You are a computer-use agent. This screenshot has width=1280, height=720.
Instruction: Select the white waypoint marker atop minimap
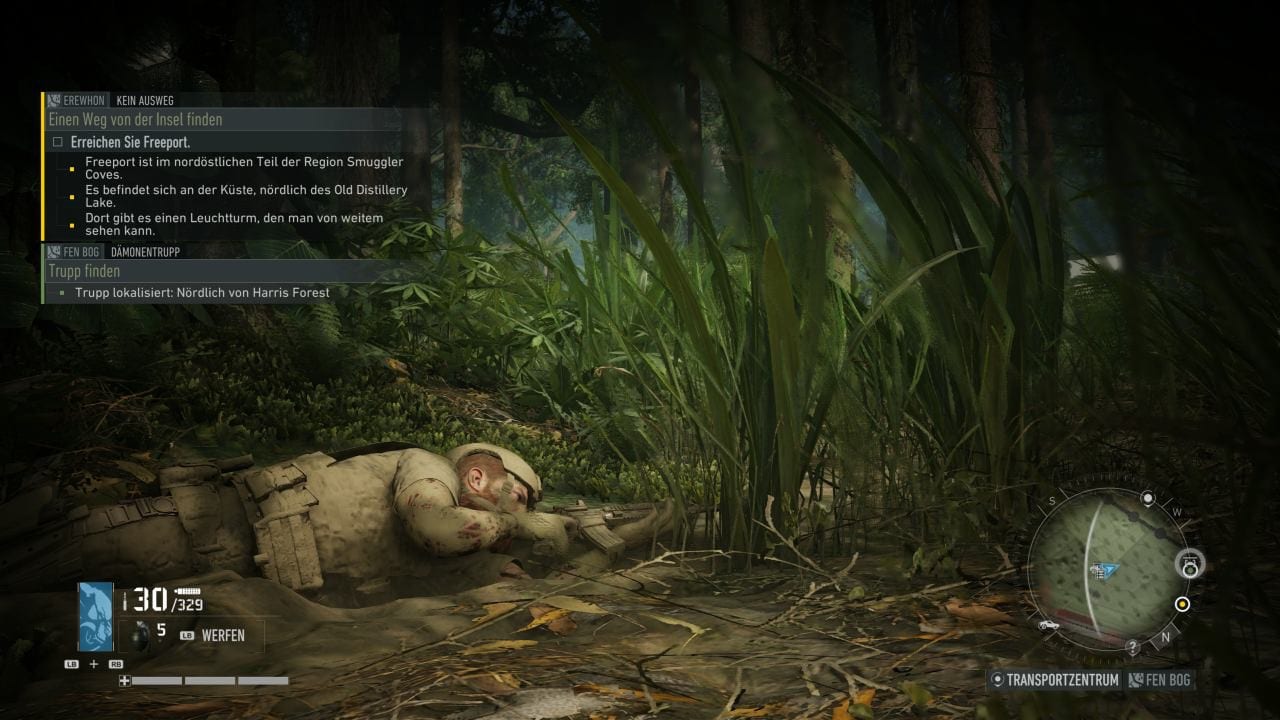(1148, 498)
